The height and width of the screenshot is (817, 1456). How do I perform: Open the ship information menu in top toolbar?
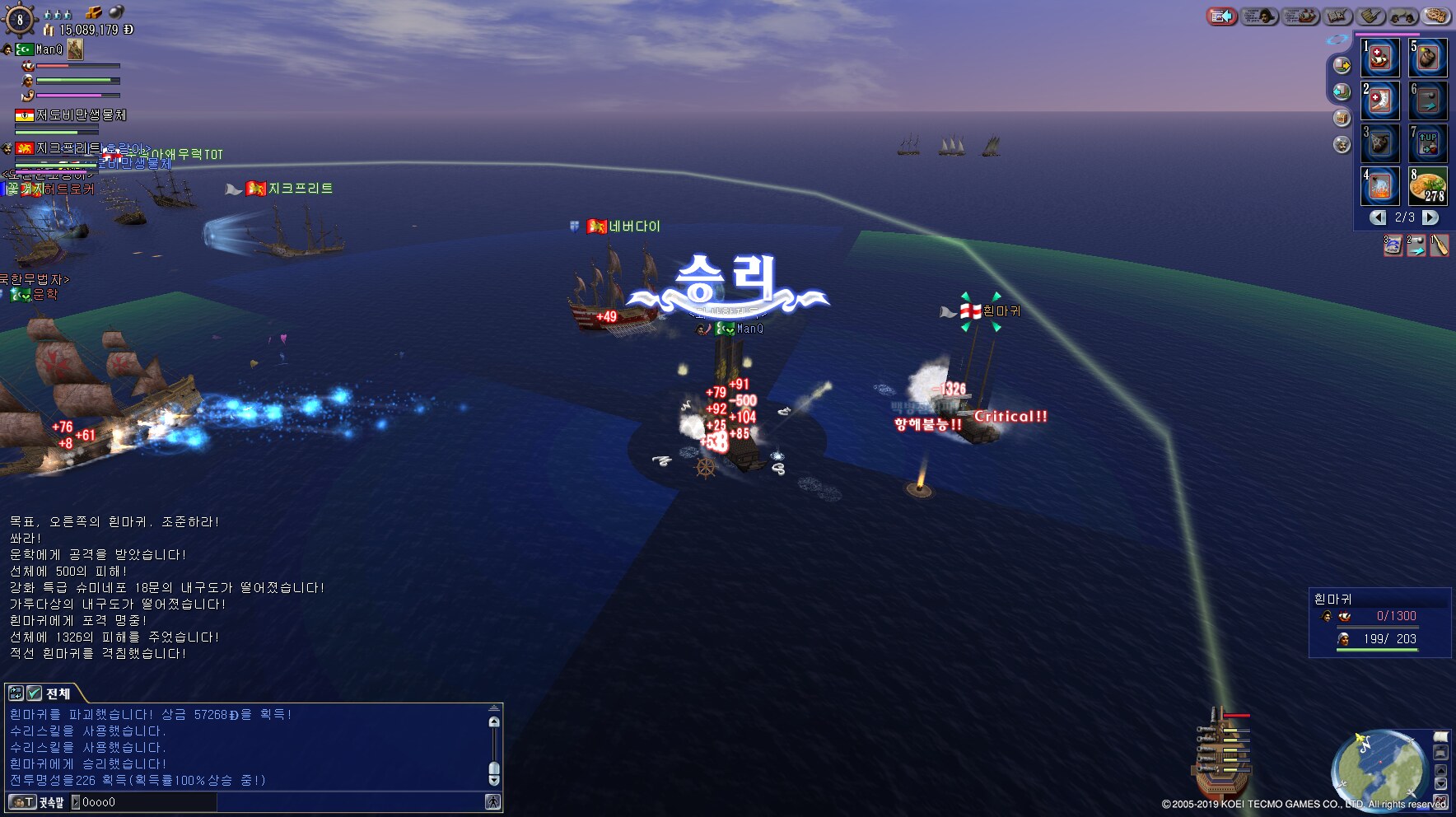click(x=1301, y=16)
